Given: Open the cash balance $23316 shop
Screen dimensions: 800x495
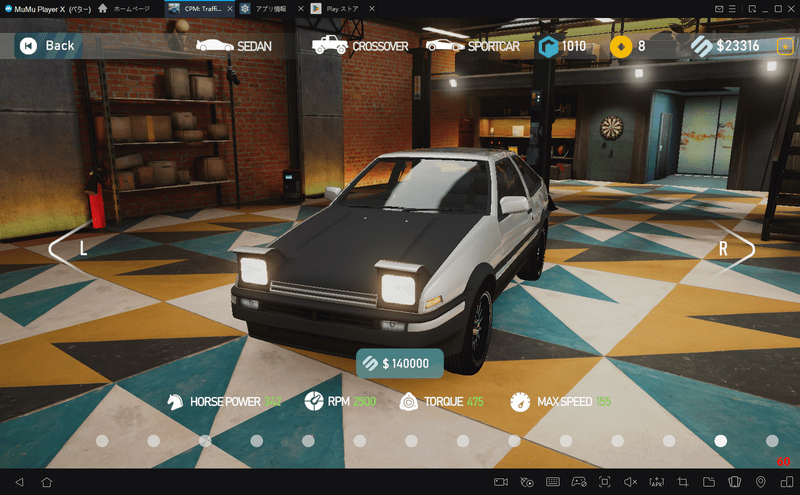Looking at the screenshot, I should click(x=726, y=45).
